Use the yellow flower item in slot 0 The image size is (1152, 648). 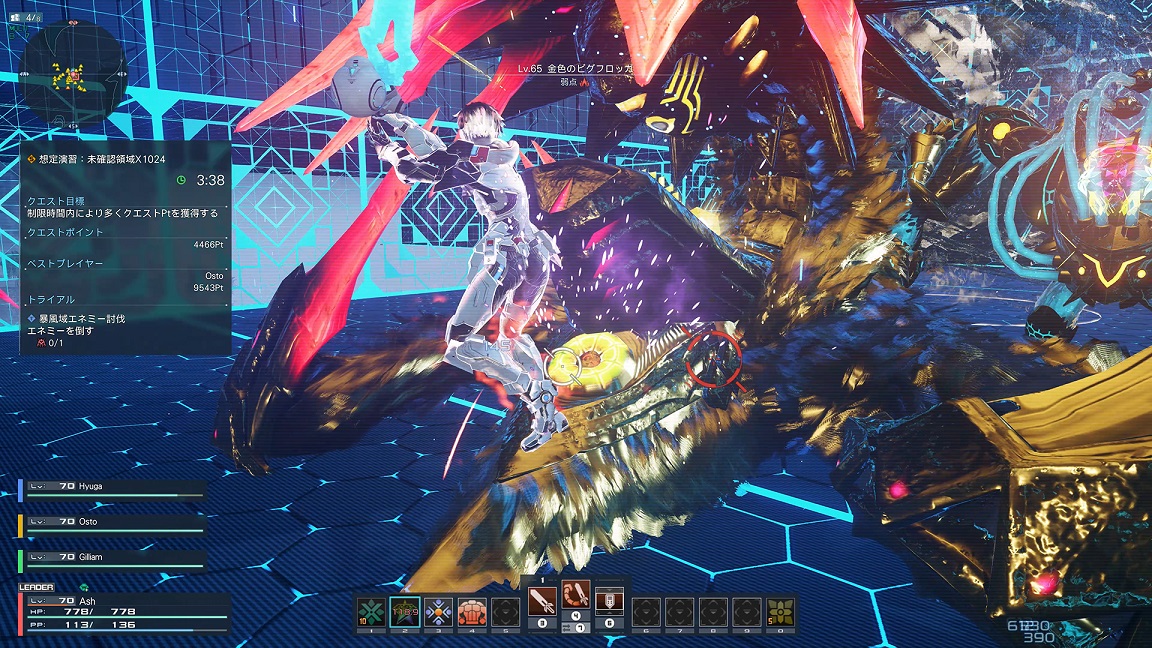pyautogui.click(x=780, y=611)
